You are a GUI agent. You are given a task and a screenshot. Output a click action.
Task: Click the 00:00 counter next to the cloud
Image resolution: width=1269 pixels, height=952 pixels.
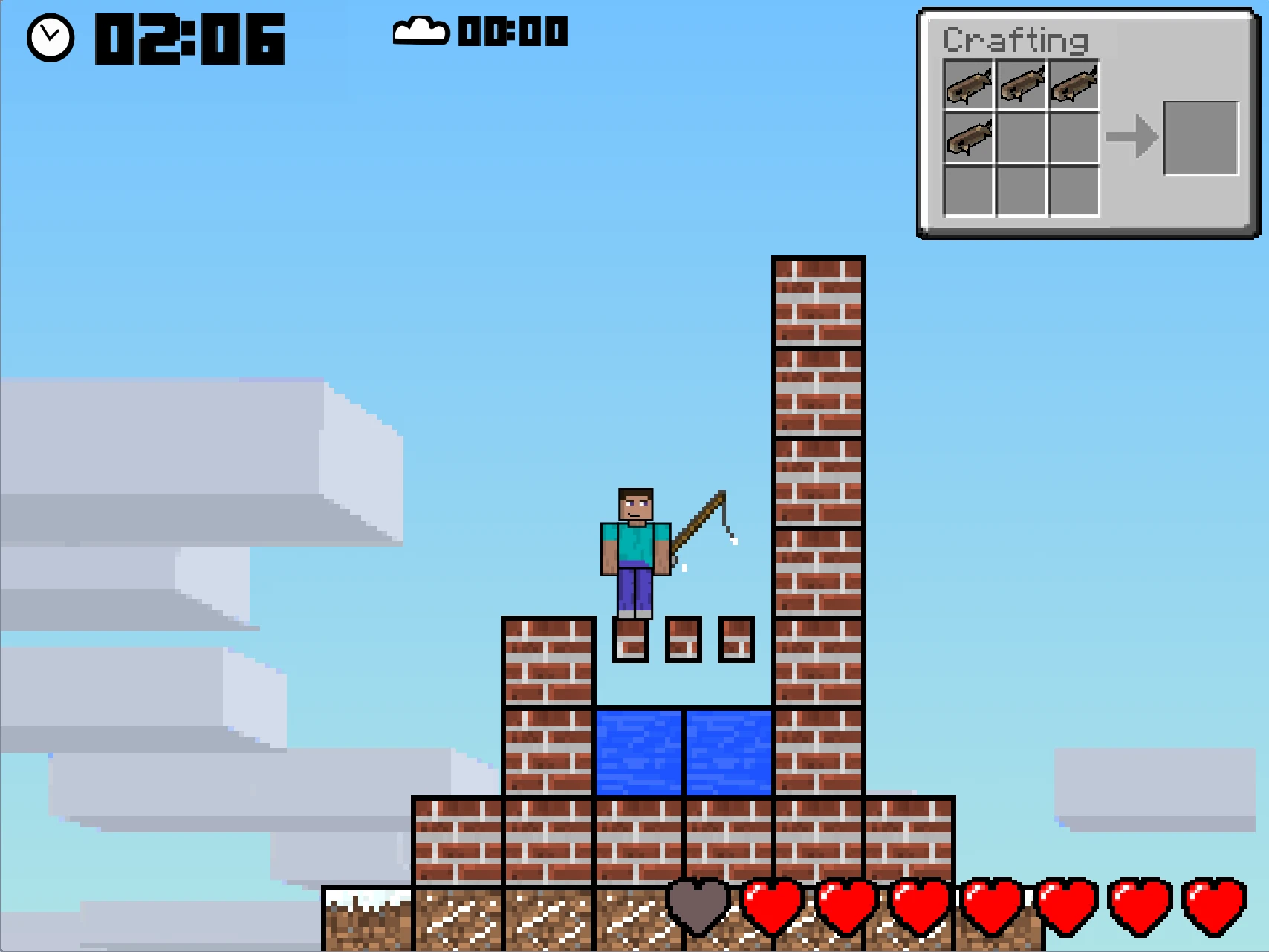[511, 33]
